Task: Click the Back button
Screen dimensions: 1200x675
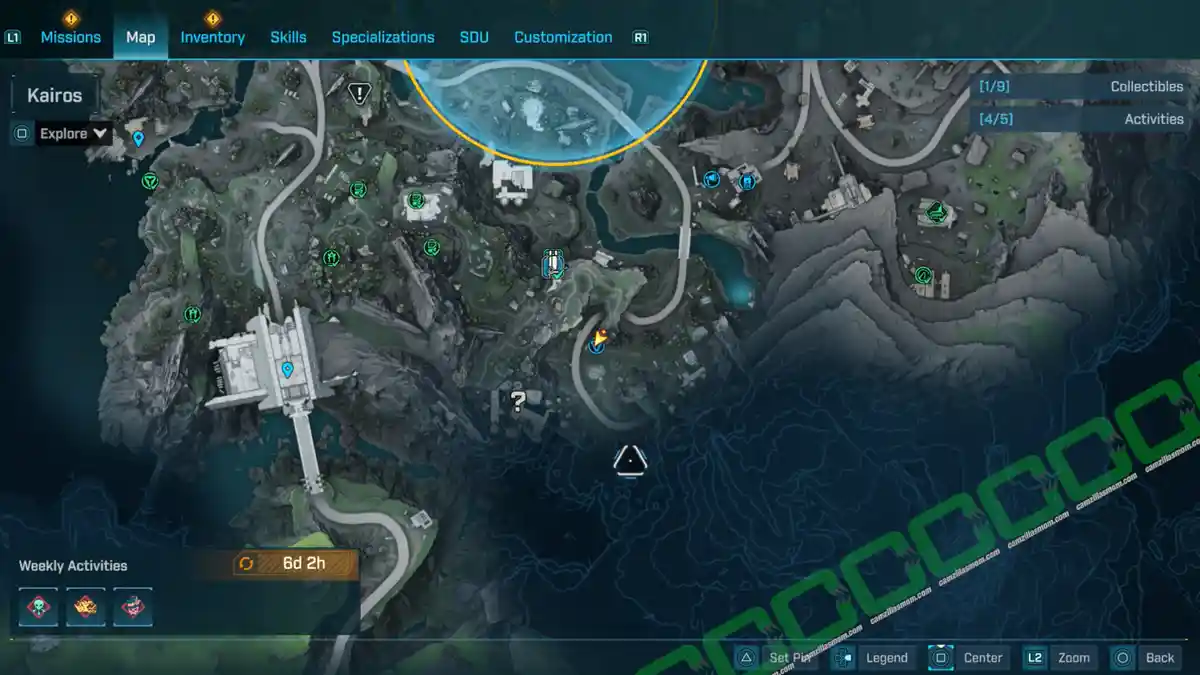Action: click(x=1146, y=657)
